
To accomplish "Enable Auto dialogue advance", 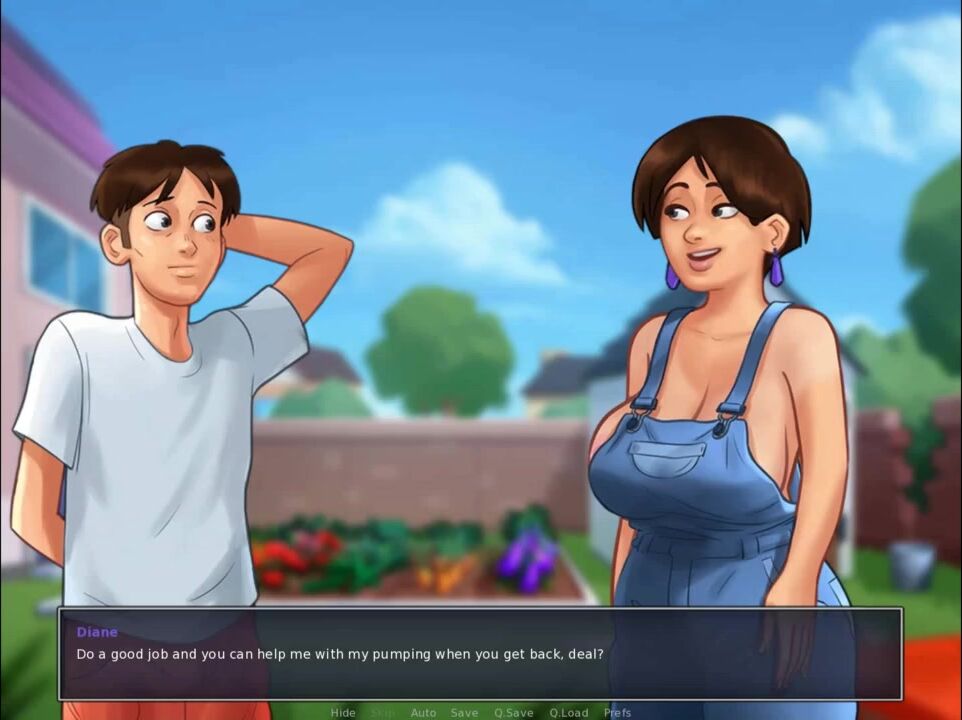I will point(423,713).
